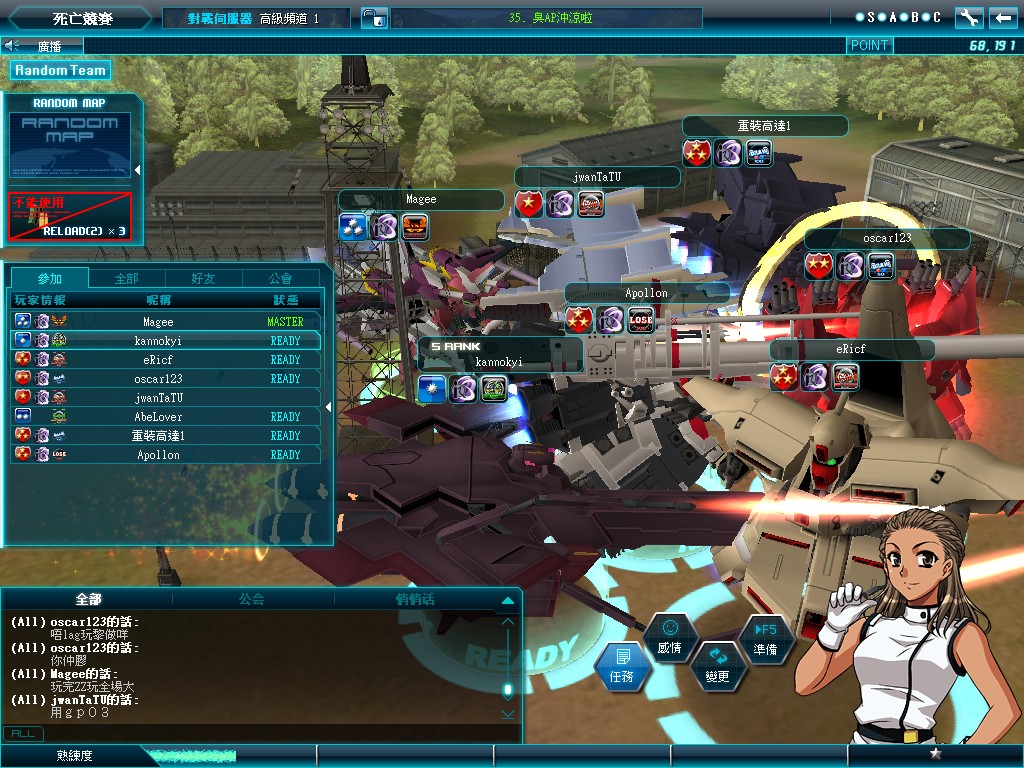The width and height of the screenshot is (1024, 768).
Task: Select player Apollon in the list
Action: (x=158, y=455)
